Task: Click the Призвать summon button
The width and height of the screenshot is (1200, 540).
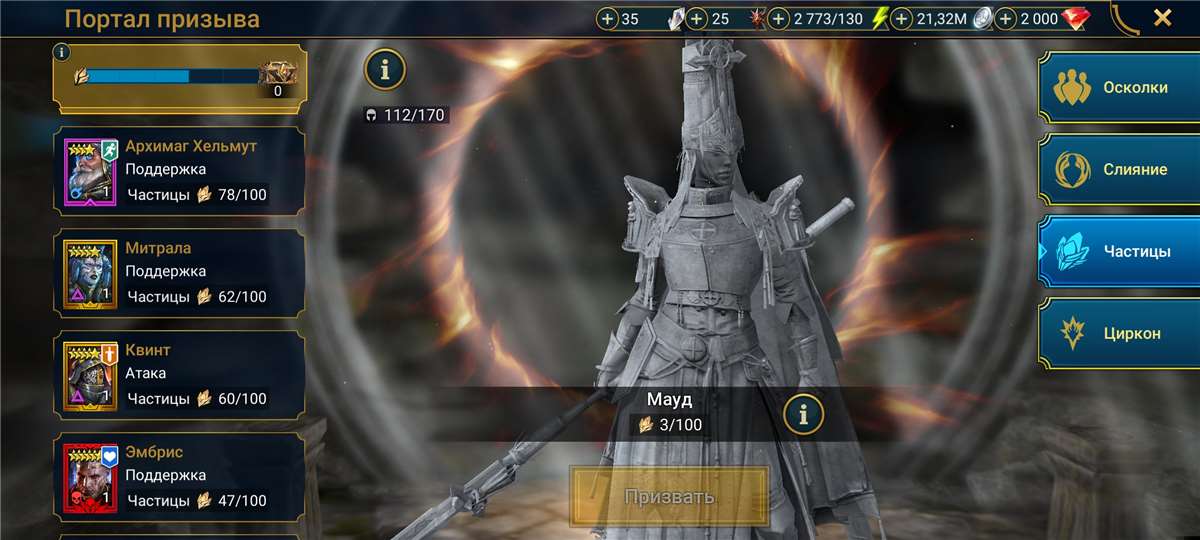Action: [669, 496]
